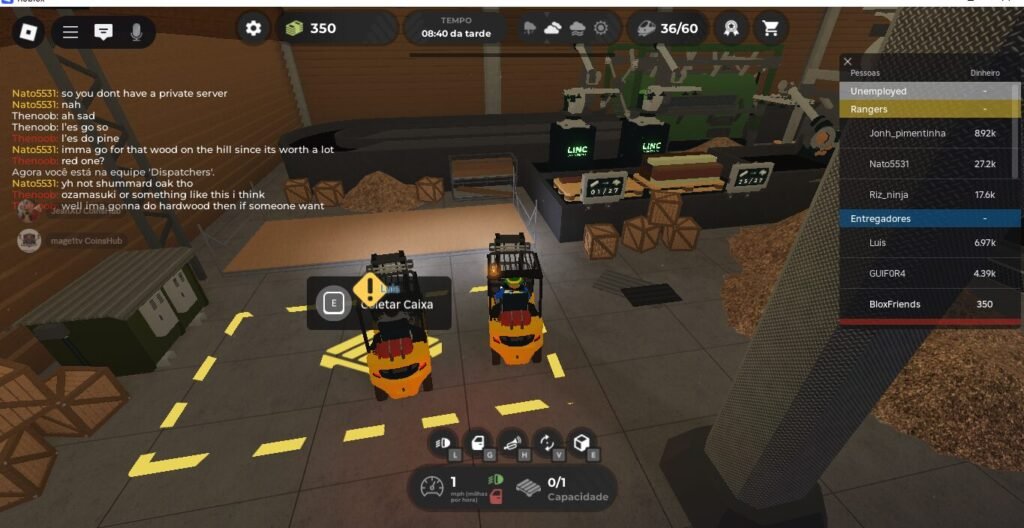Select GUIF0R4 in the player list
The height and width of the screenshot is (528, 1024).
coord(929,273)
